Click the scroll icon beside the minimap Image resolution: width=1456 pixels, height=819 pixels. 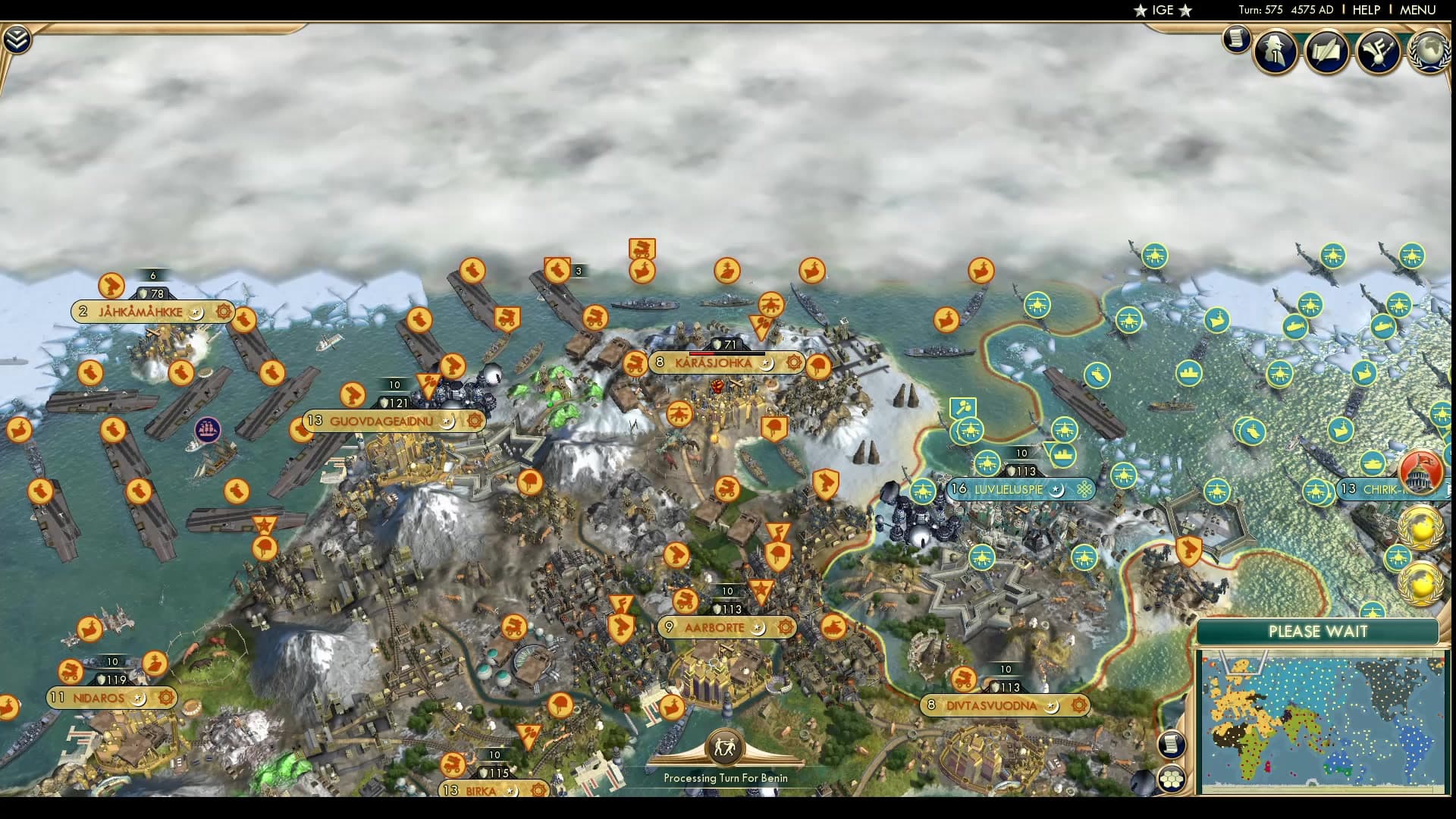coord(1172,745)
